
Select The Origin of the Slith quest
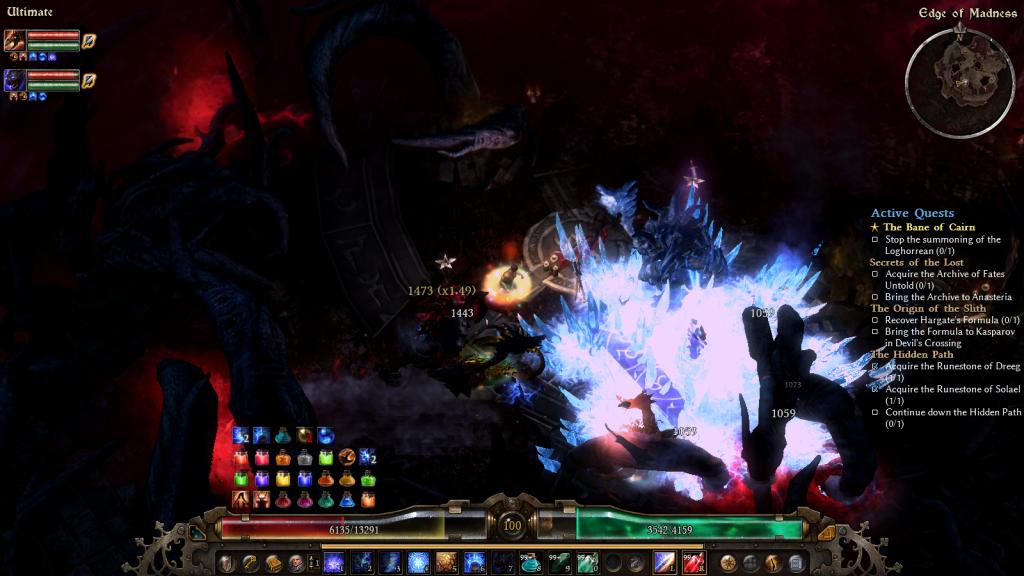click(x=928, y=308)
